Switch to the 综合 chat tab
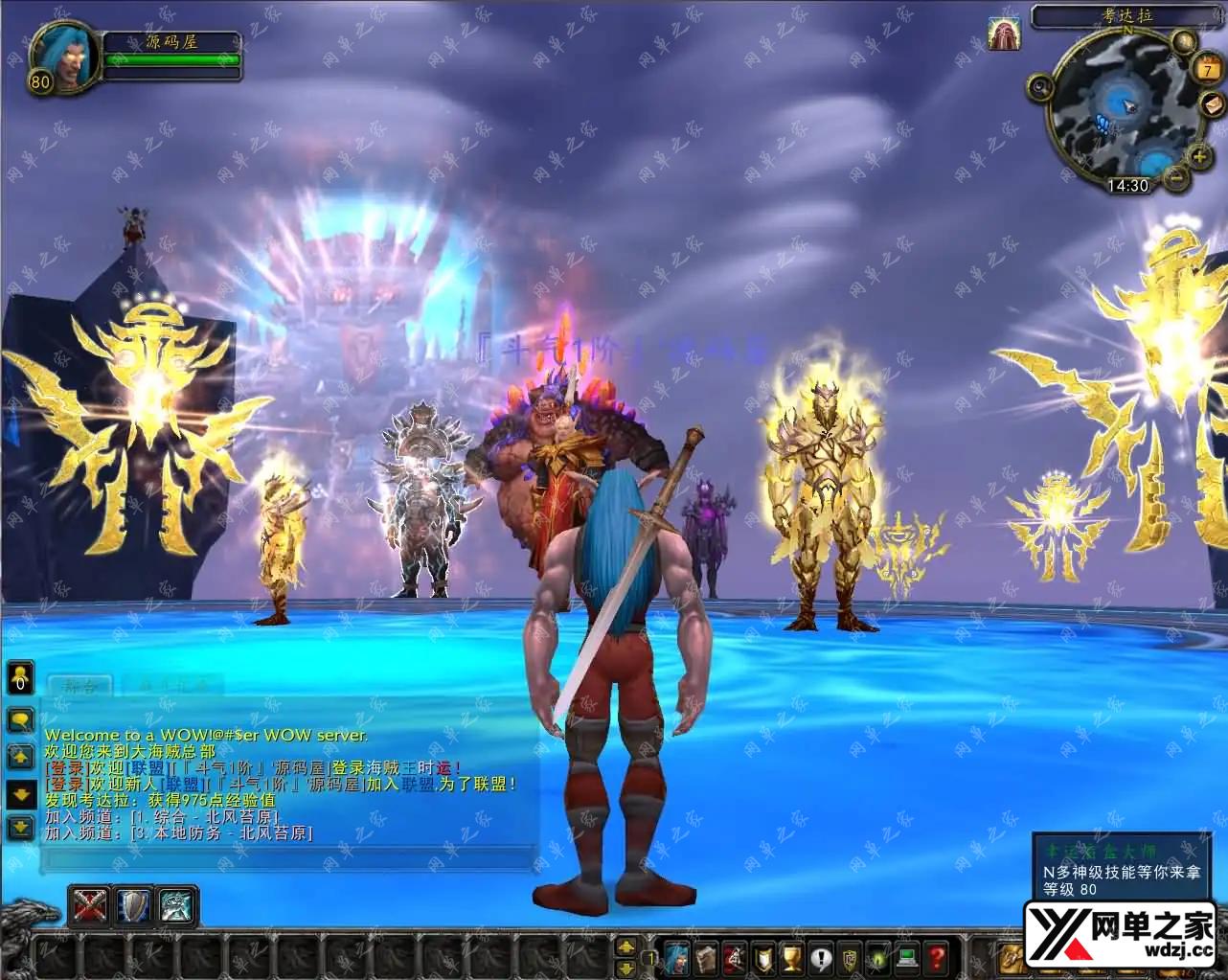The height and width of the screenshot is (980, 1228). (x=80, y=686)
